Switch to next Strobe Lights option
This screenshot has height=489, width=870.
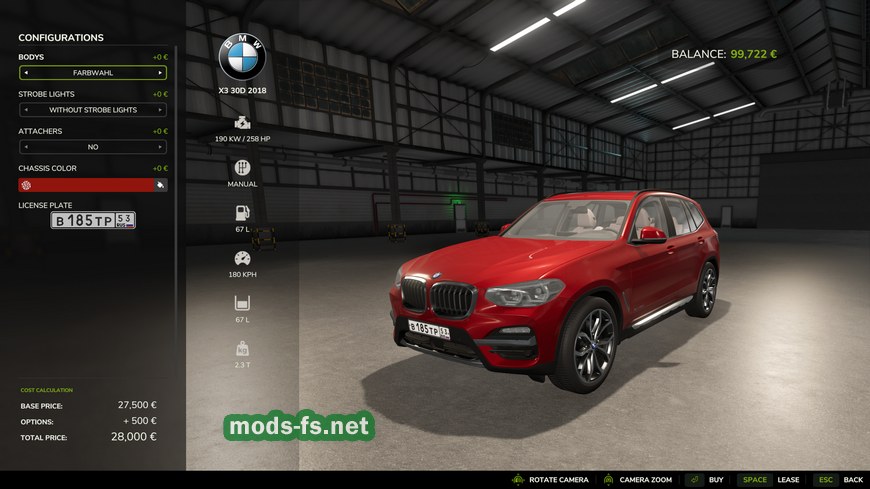(160, 110)
